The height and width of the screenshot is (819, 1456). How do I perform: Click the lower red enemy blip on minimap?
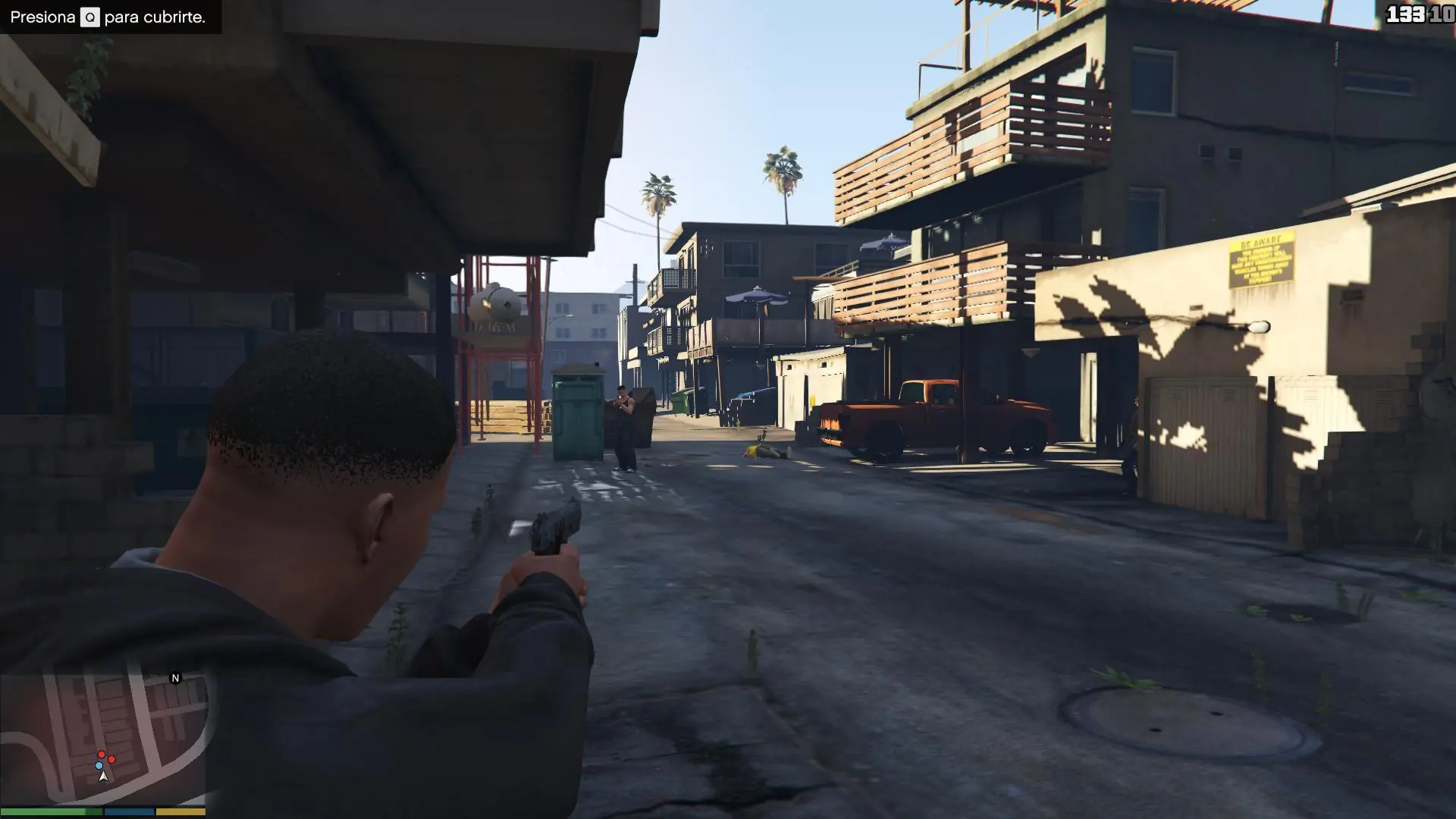pos(111,759)
